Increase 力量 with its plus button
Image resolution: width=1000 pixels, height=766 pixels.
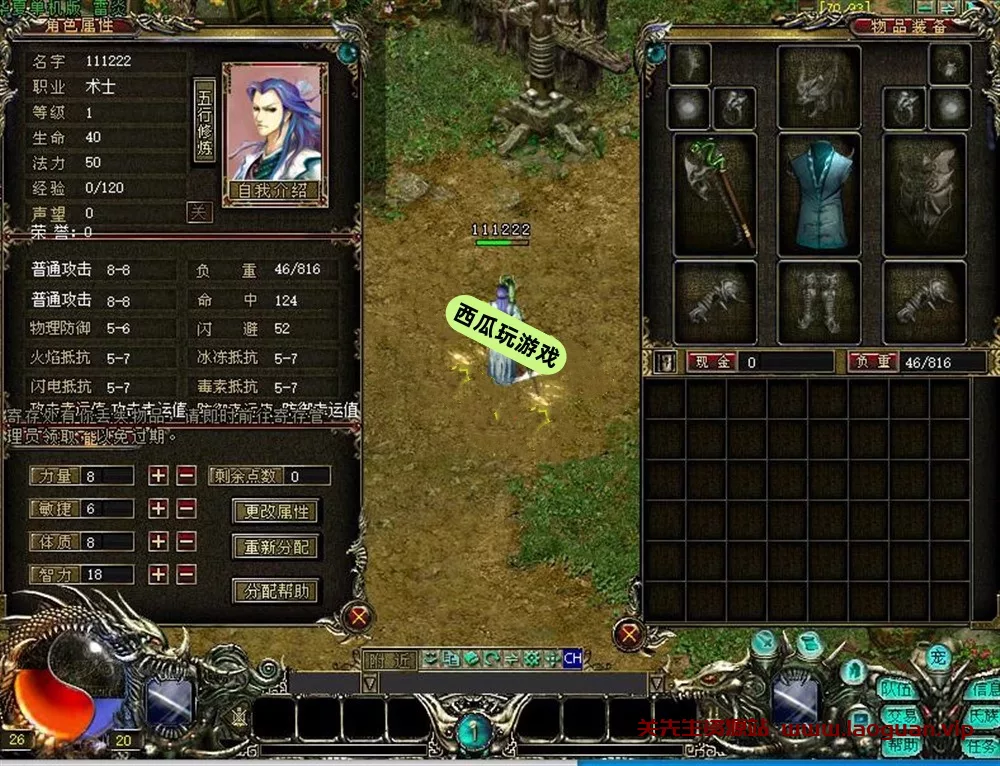(x=158, y=476)
